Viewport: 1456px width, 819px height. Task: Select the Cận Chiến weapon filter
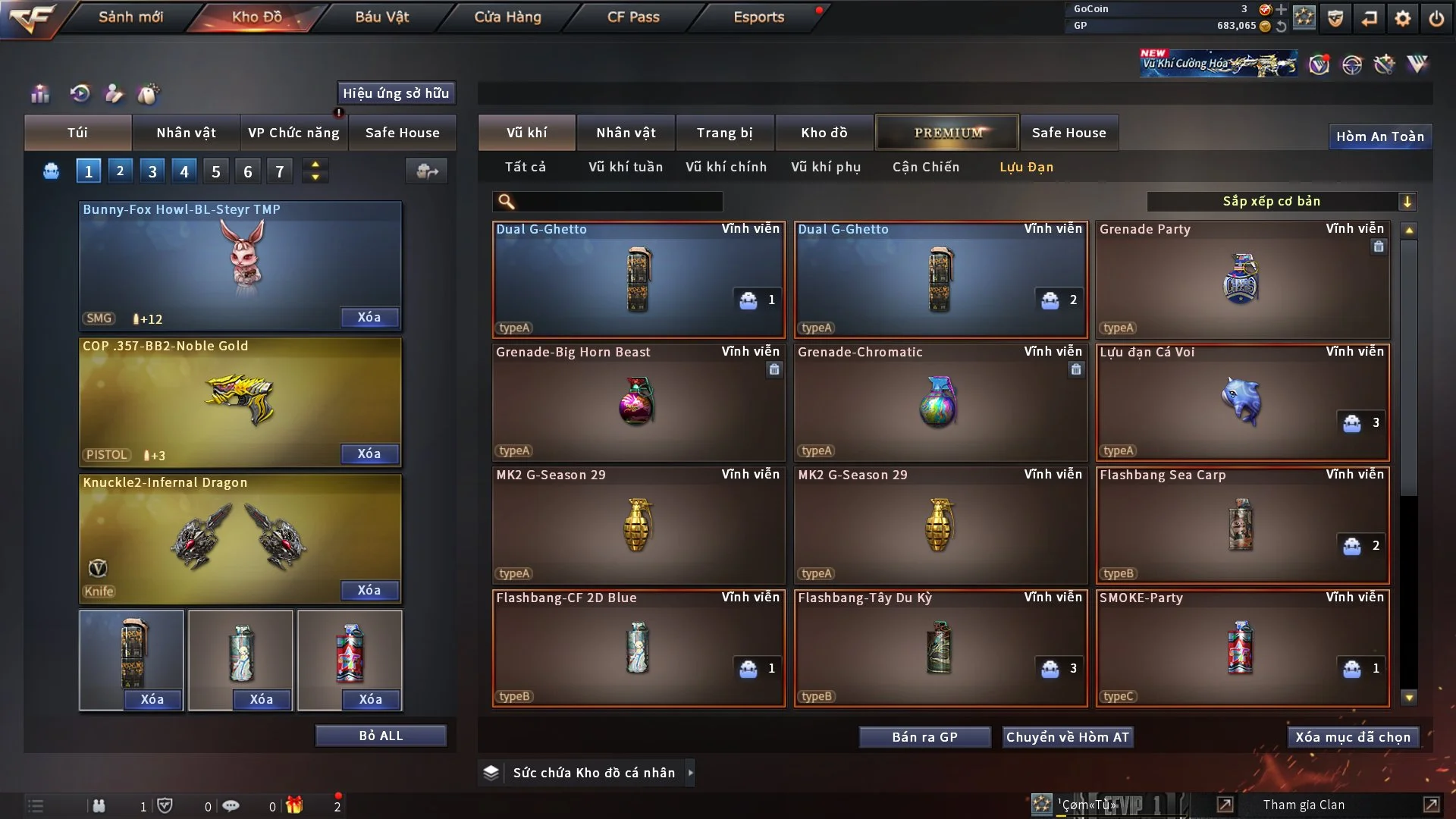pos(925,167)
